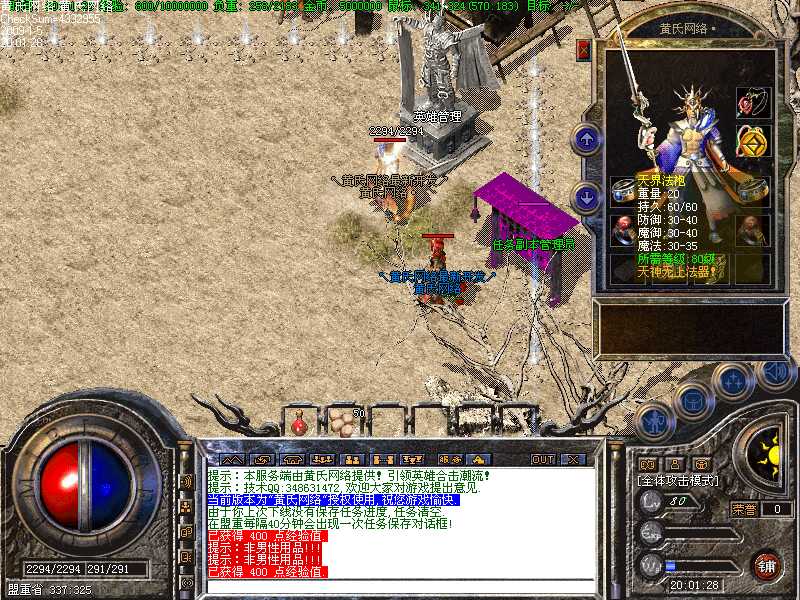800x600 pixels.
Task: Click the OUT button on chat bar
Action: tap(542, 459)
